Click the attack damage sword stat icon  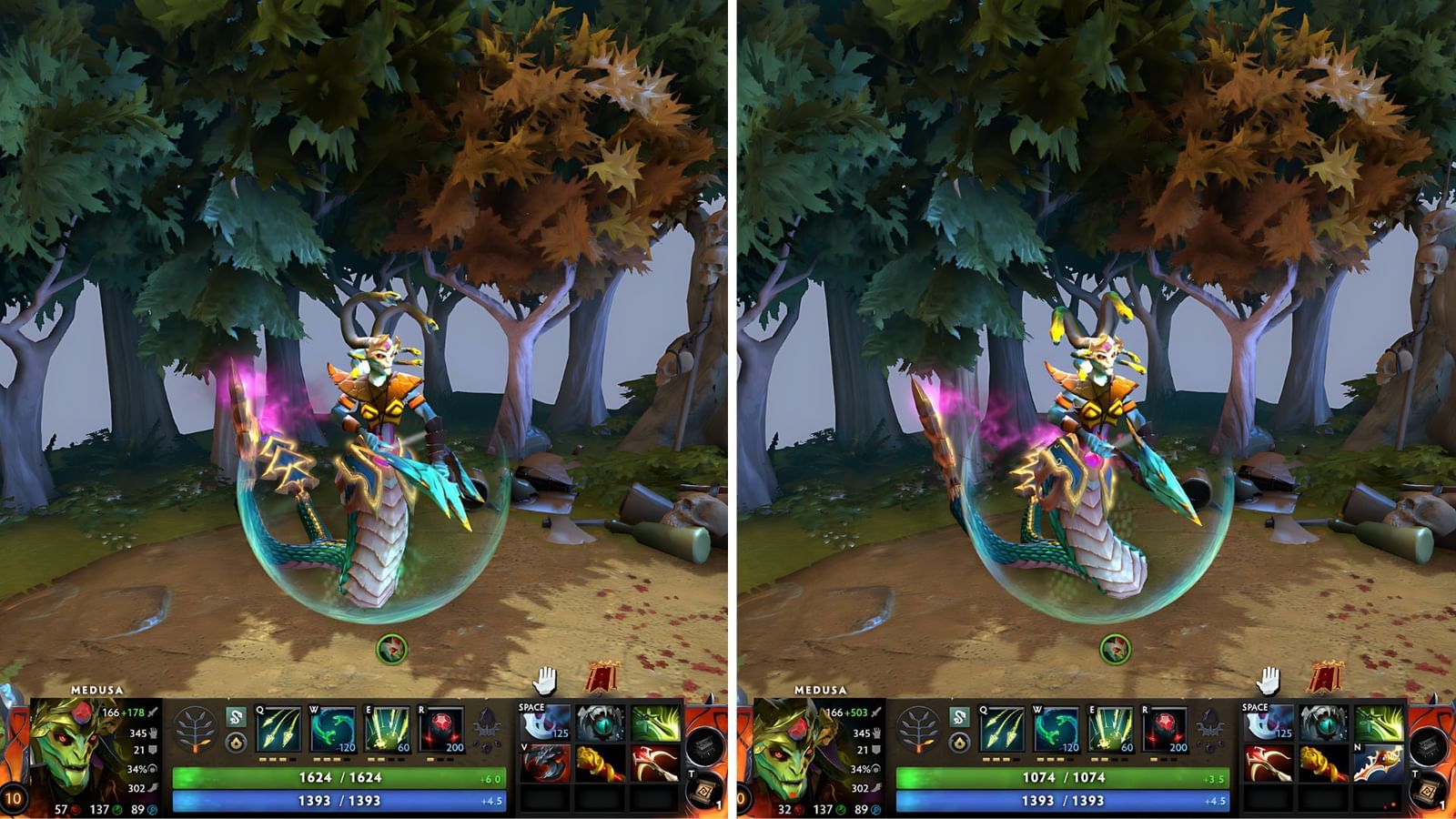point(152,714)
